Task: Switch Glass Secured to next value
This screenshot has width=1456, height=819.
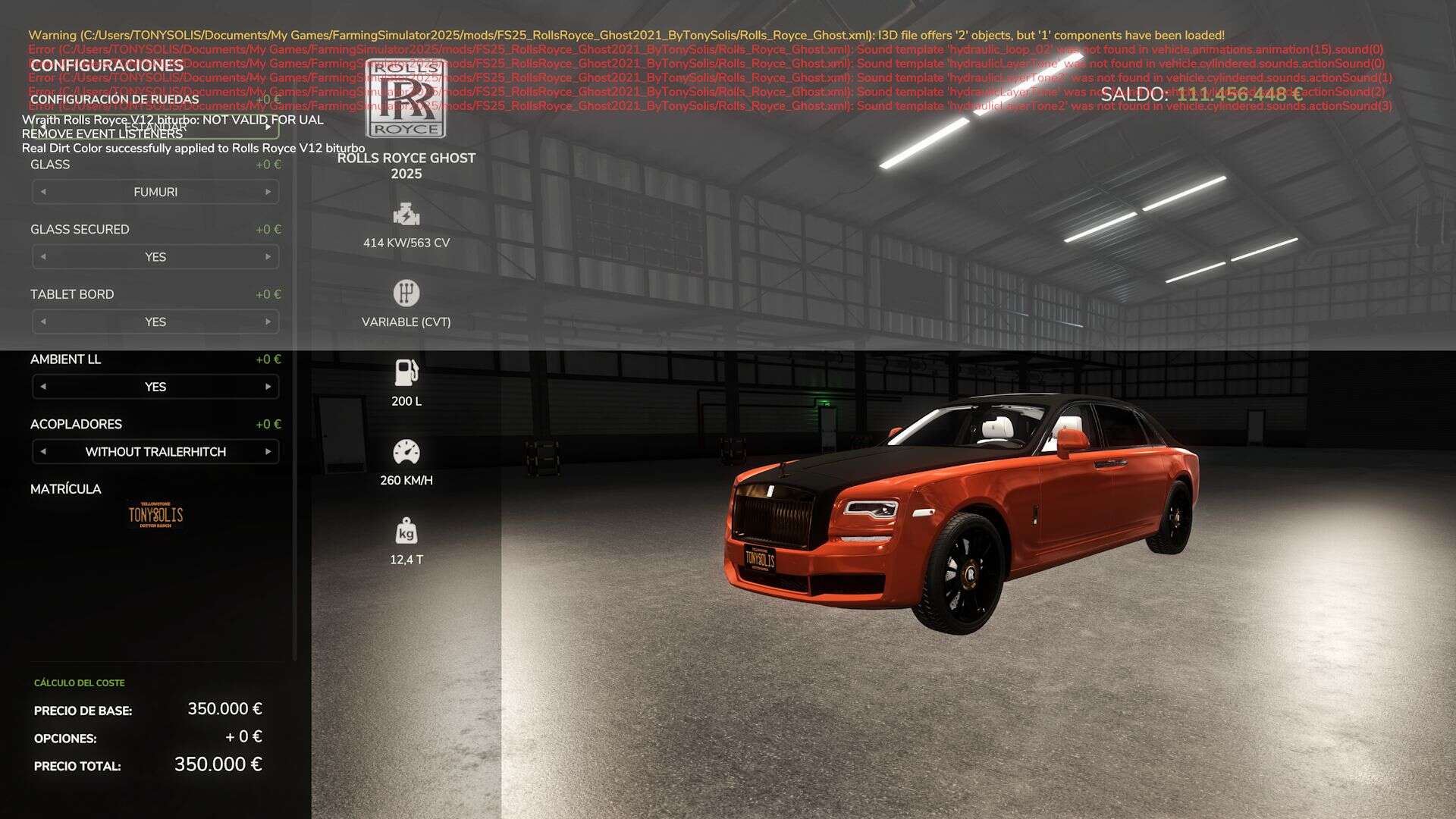Action: pos(268,257)
